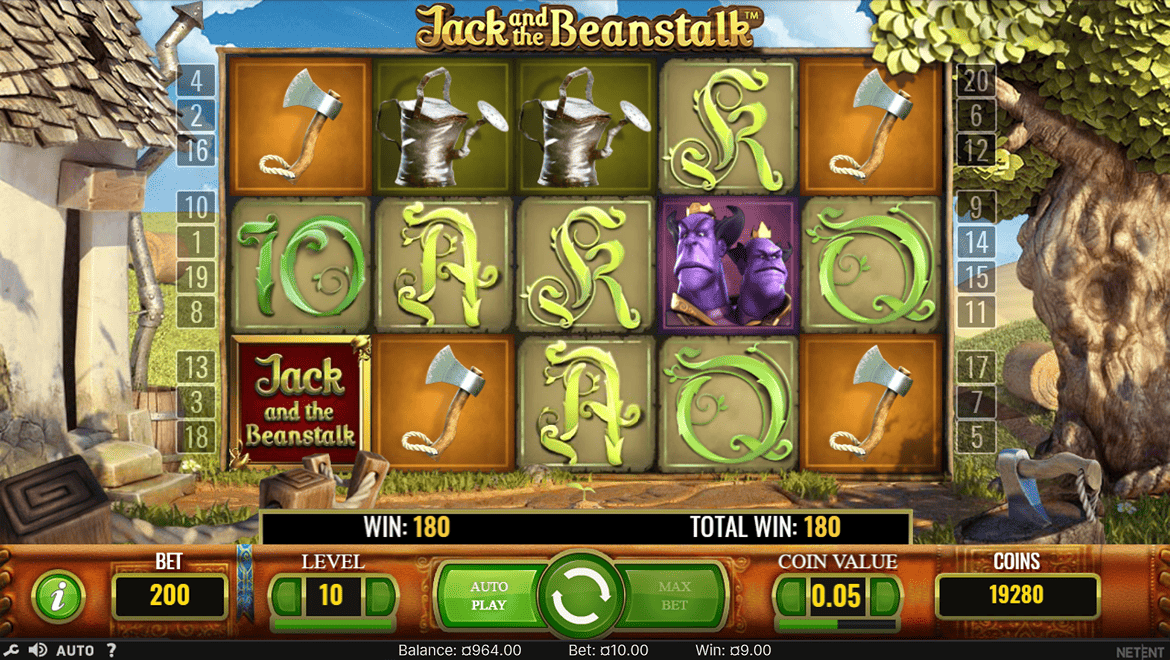The width and height of the screenshot is (1170, 660).
Task: Open the AUTO options in the bottom bar
Action: pyautogui.click(x=75, y=650)
